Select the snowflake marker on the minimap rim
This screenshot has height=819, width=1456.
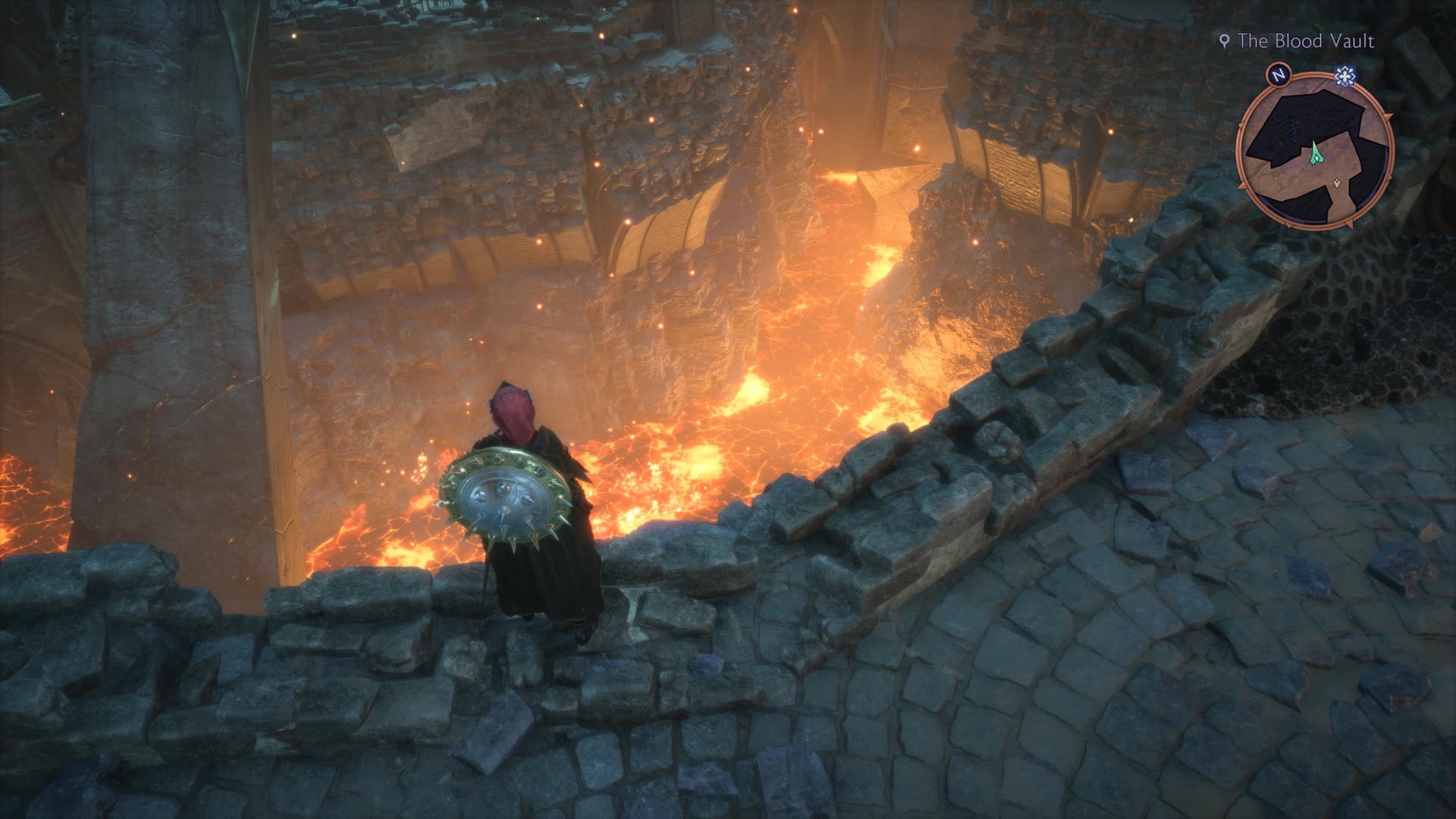(x=1345, y=74)
